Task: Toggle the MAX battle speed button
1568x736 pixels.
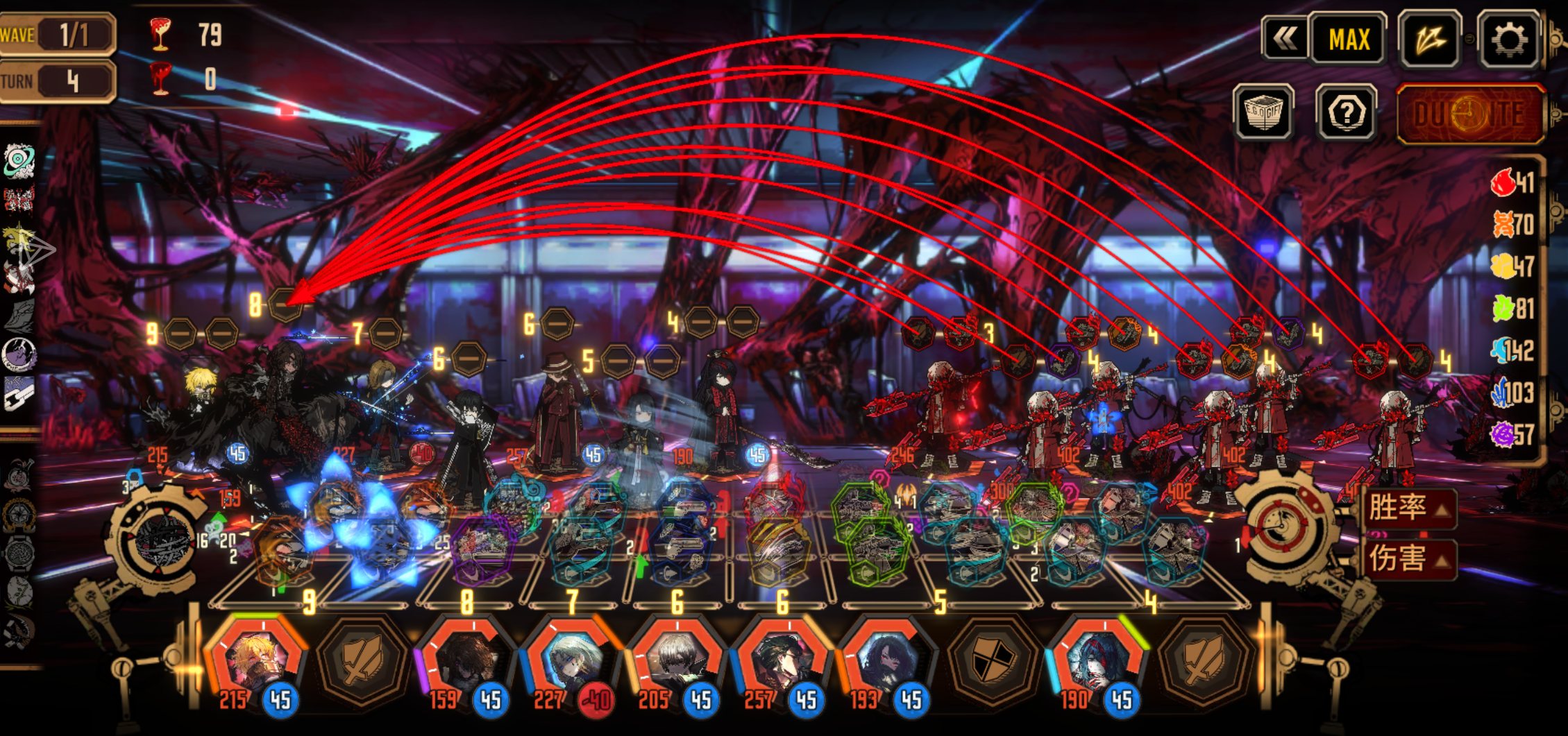Action: point(1349,40)
